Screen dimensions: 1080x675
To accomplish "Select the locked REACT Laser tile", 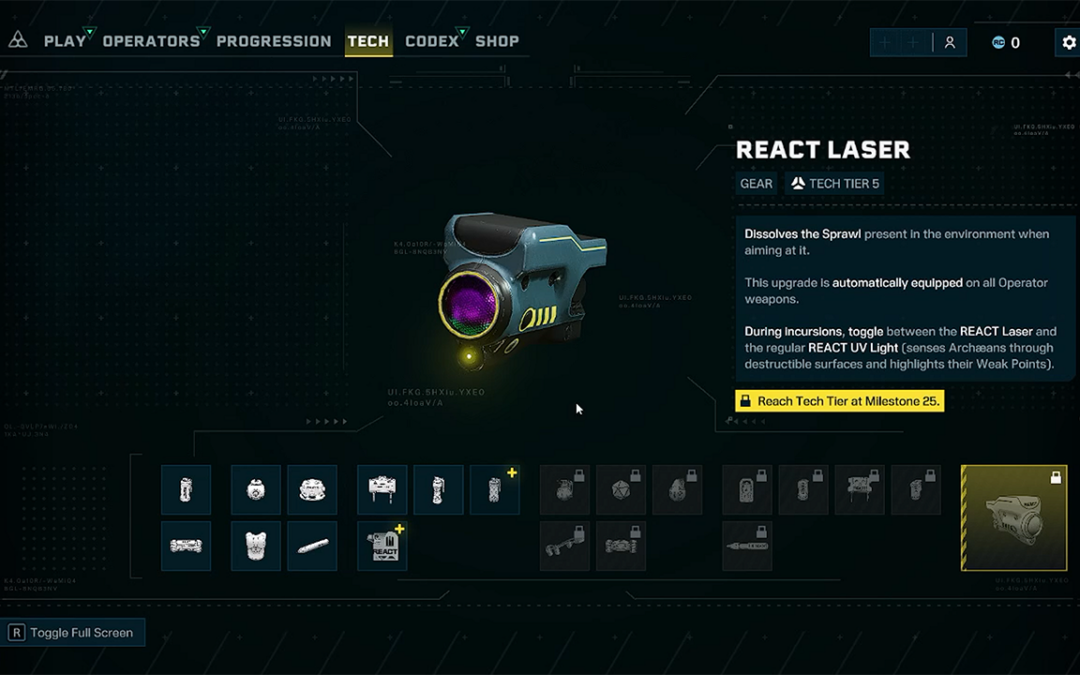I will pos(1013,517).
